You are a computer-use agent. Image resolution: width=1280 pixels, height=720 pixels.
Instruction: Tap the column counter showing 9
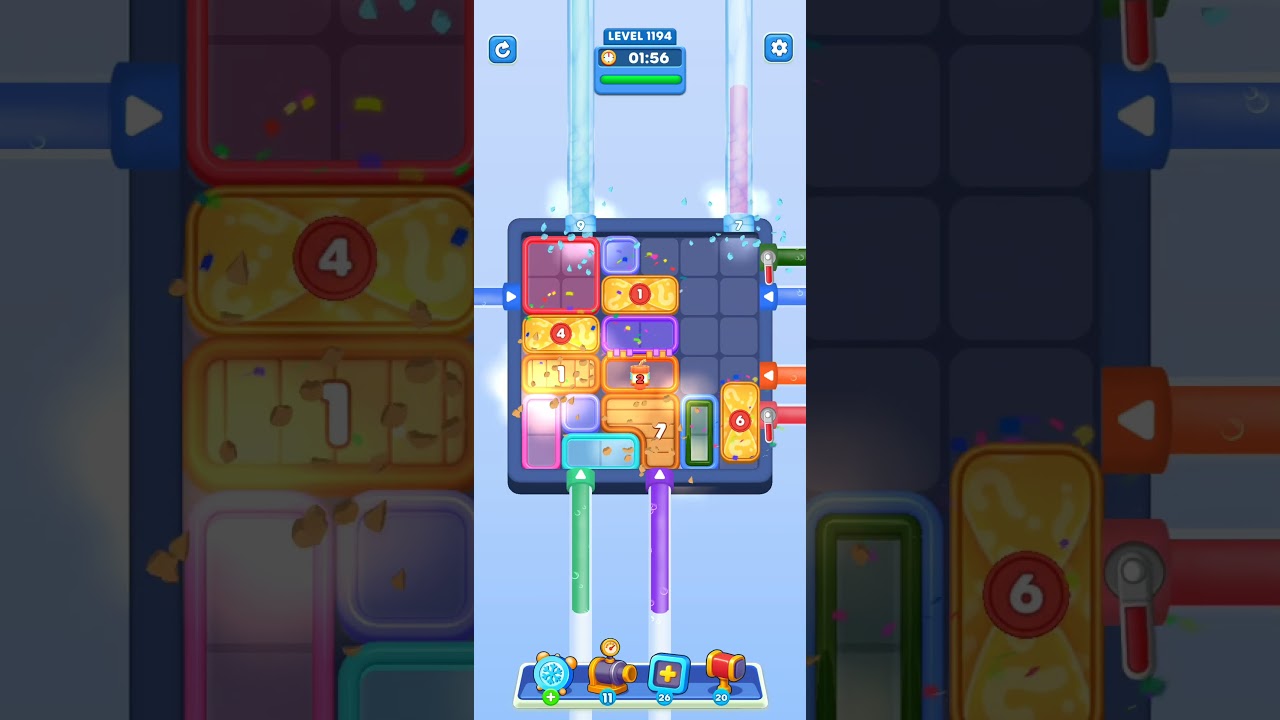coord(582,226)
